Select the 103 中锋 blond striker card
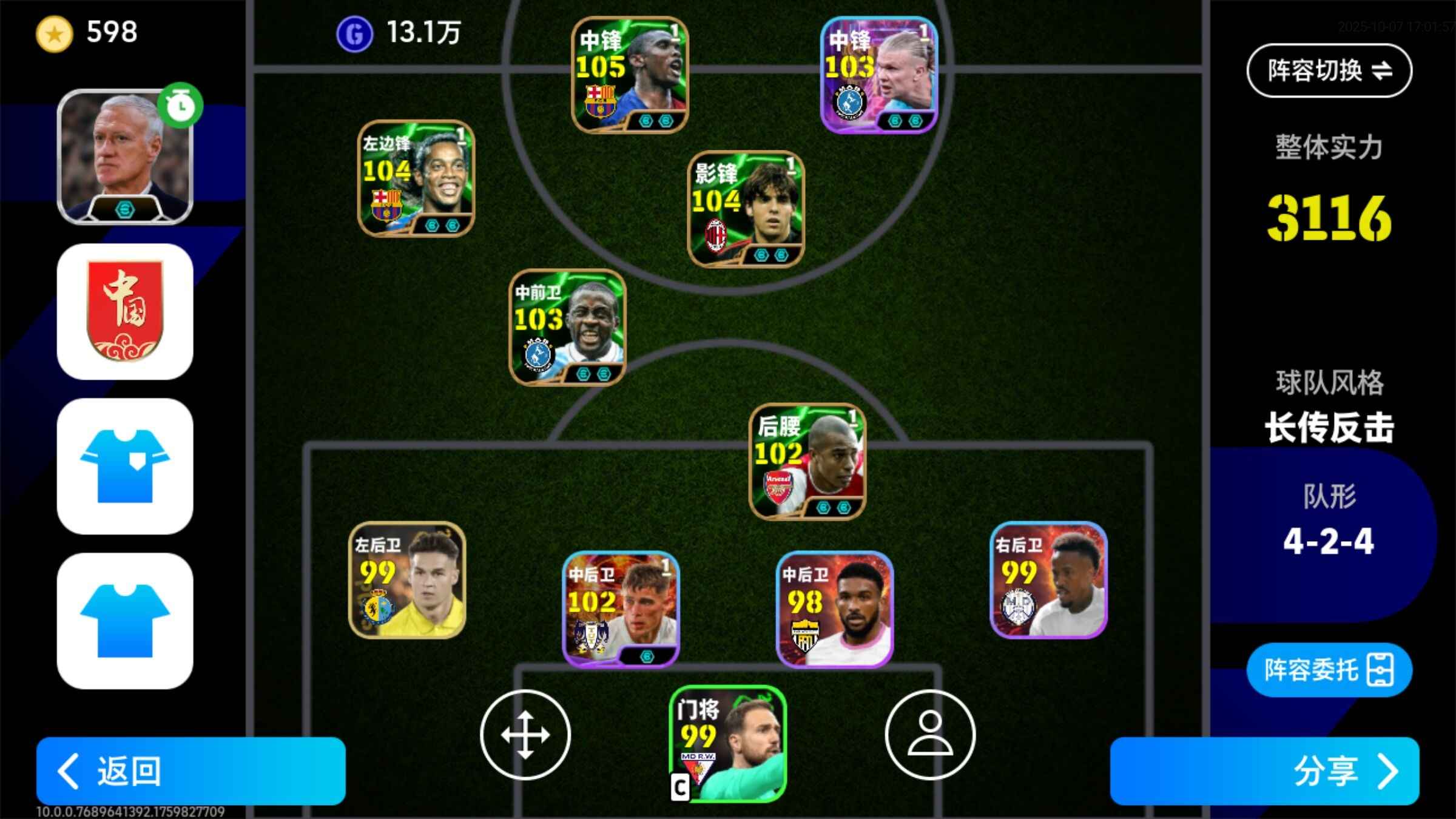Image resolution: width=1456 pixels, height=819 pixels. click(x=879, y=75)
